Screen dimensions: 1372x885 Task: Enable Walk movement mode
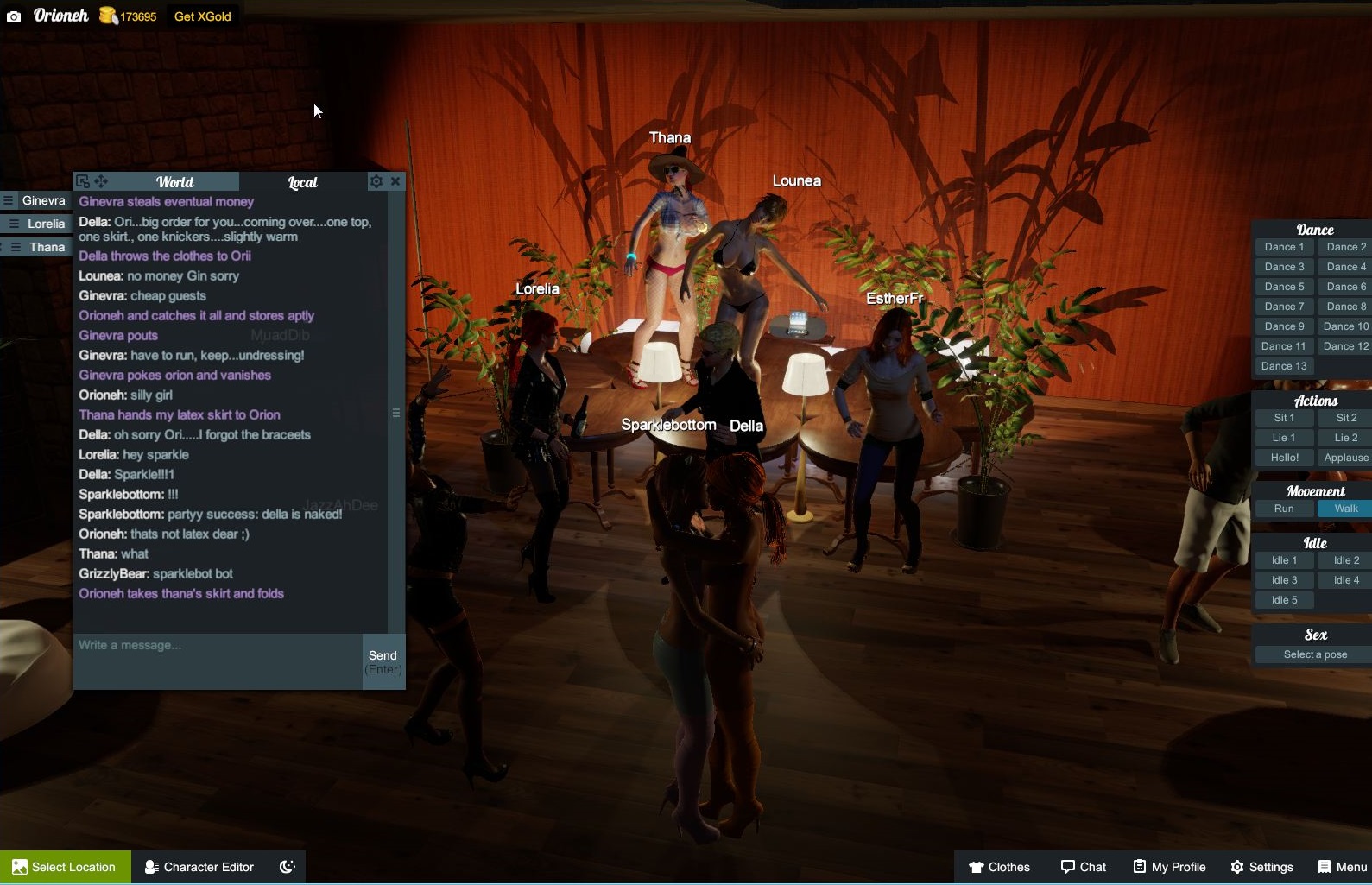(1344, 509)
